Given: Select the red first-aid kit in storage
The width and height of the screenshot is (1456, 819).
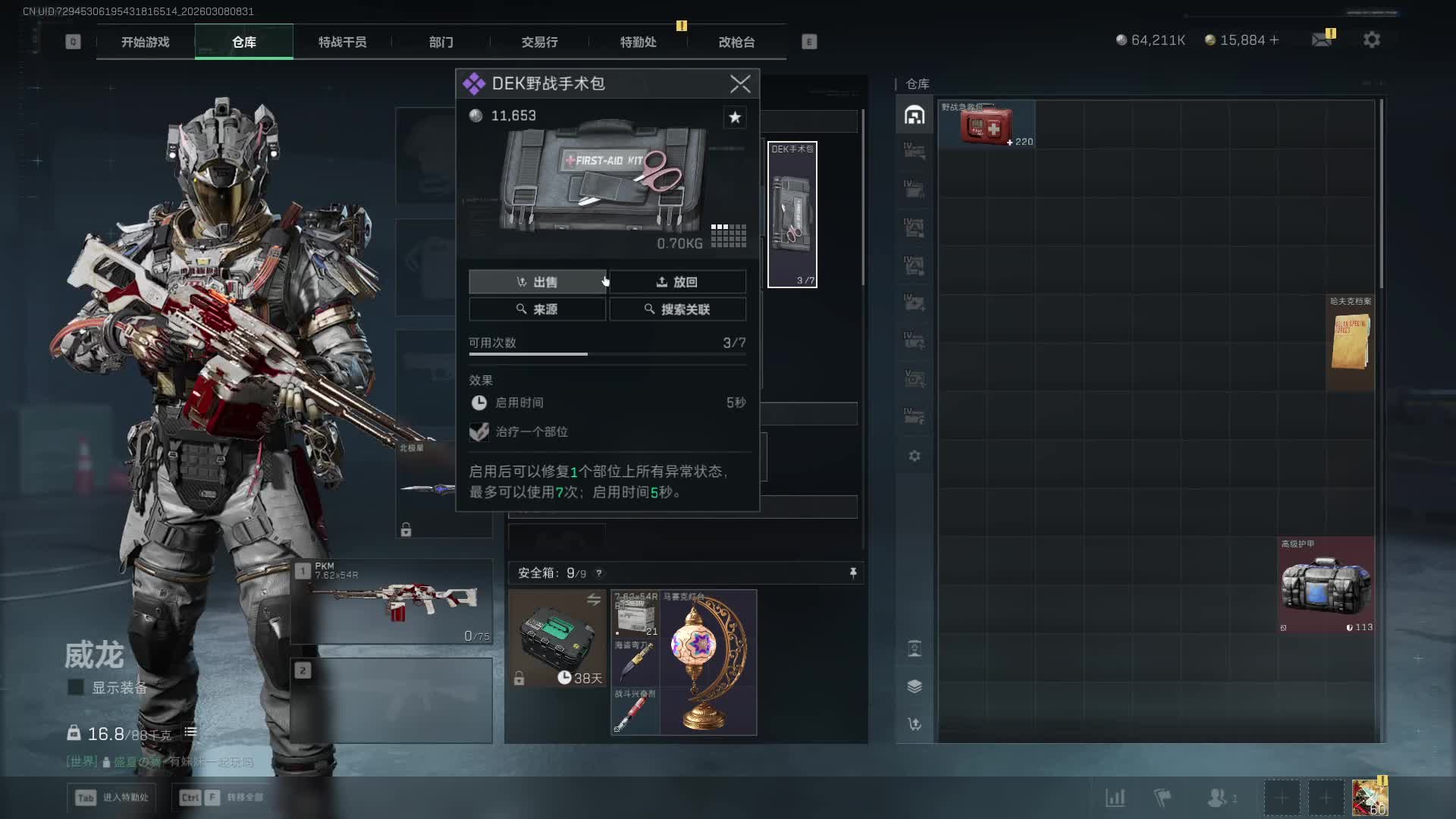Looking at the screenshot, I should [986, 125].
